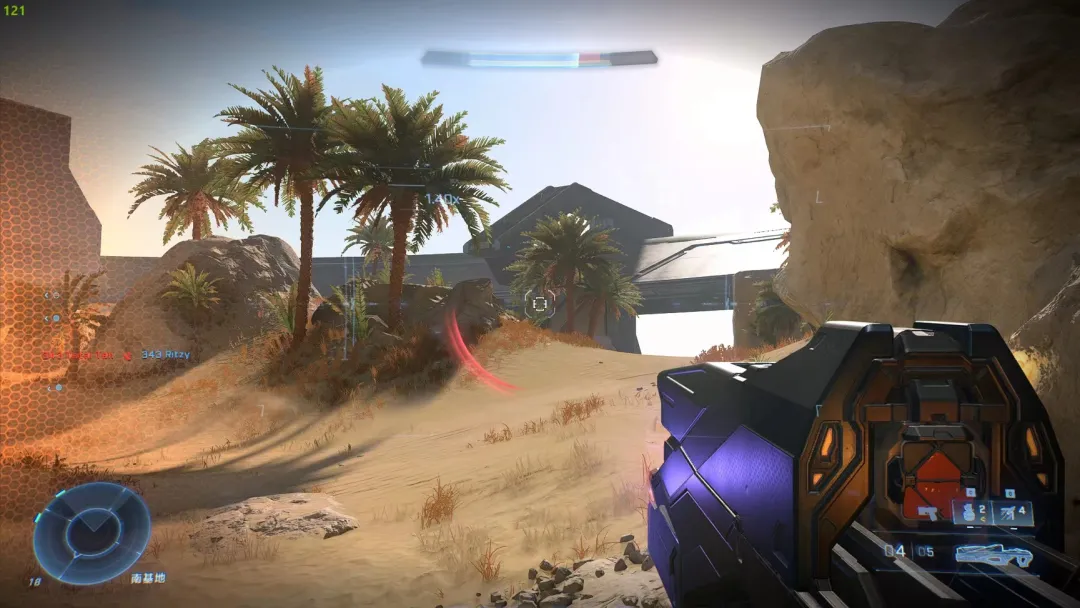Select the equipment slot showing 4 charges
The image size is (1080, 608).
(x=1012, y=513)
